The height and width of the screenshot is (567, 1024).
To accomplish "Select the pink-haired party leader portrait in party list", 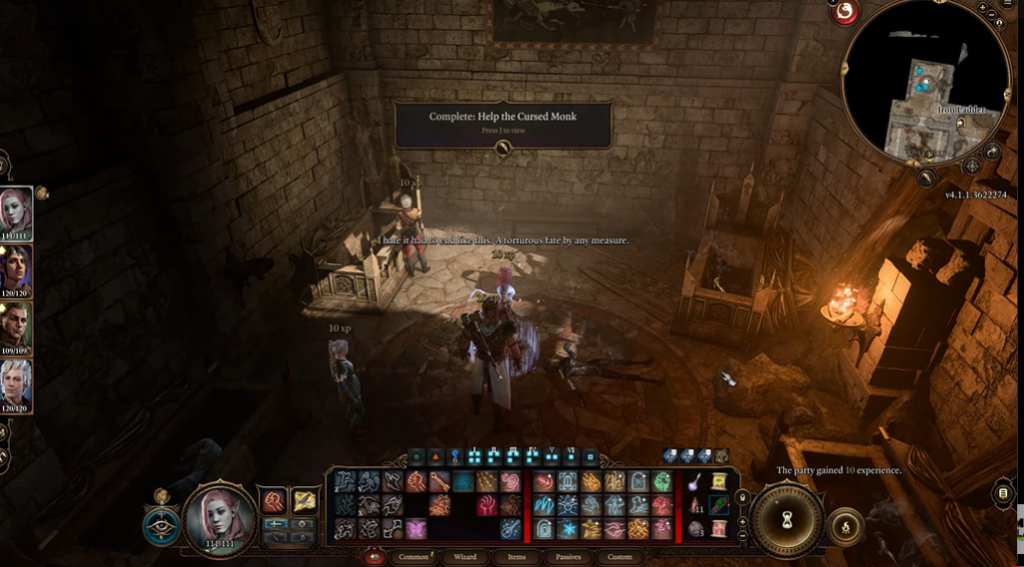I will [17, 211].
